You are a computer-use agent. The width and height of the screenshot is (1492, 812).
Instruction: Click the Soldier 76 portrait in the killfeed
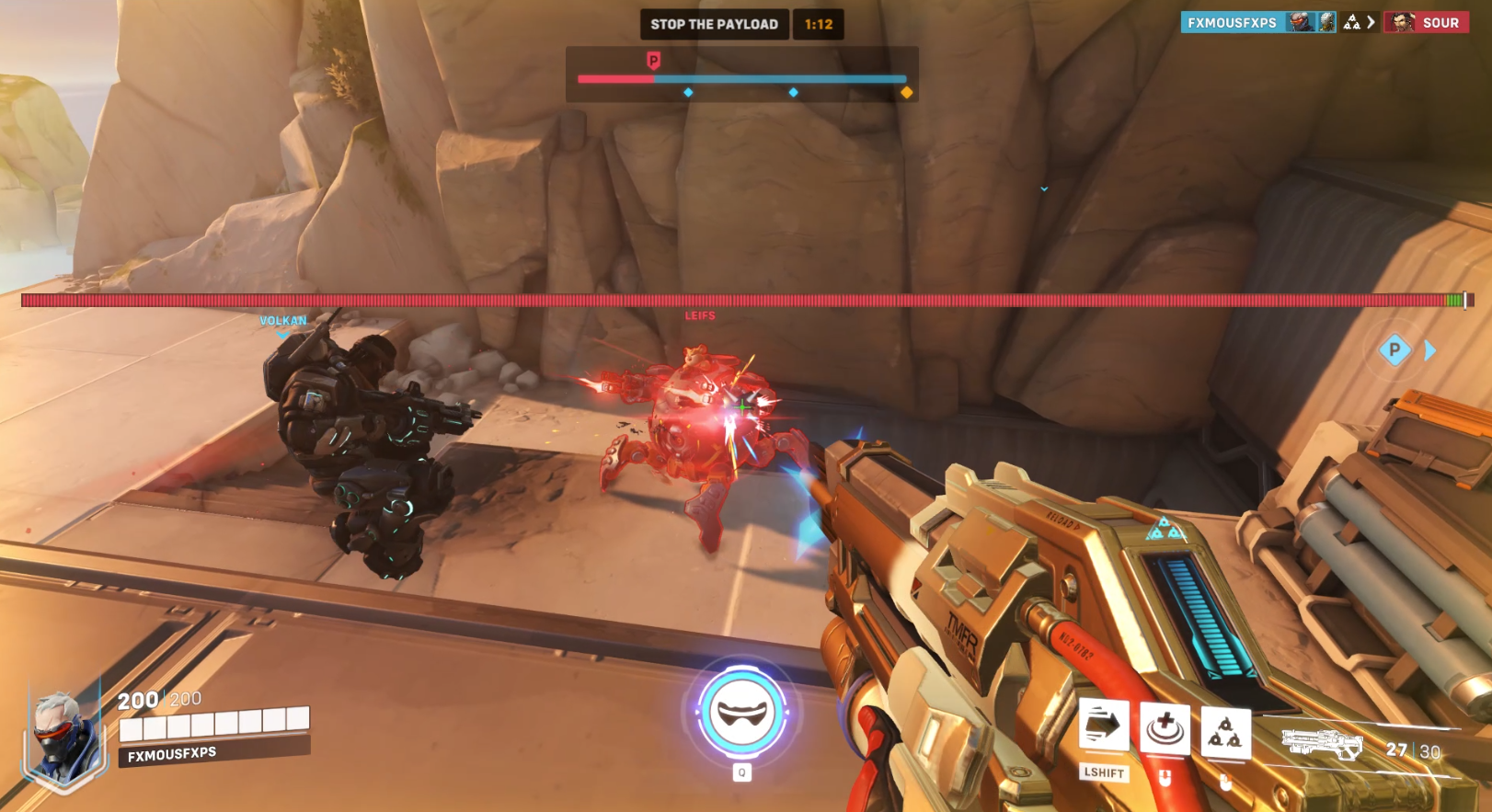[x=1299, y=22]
